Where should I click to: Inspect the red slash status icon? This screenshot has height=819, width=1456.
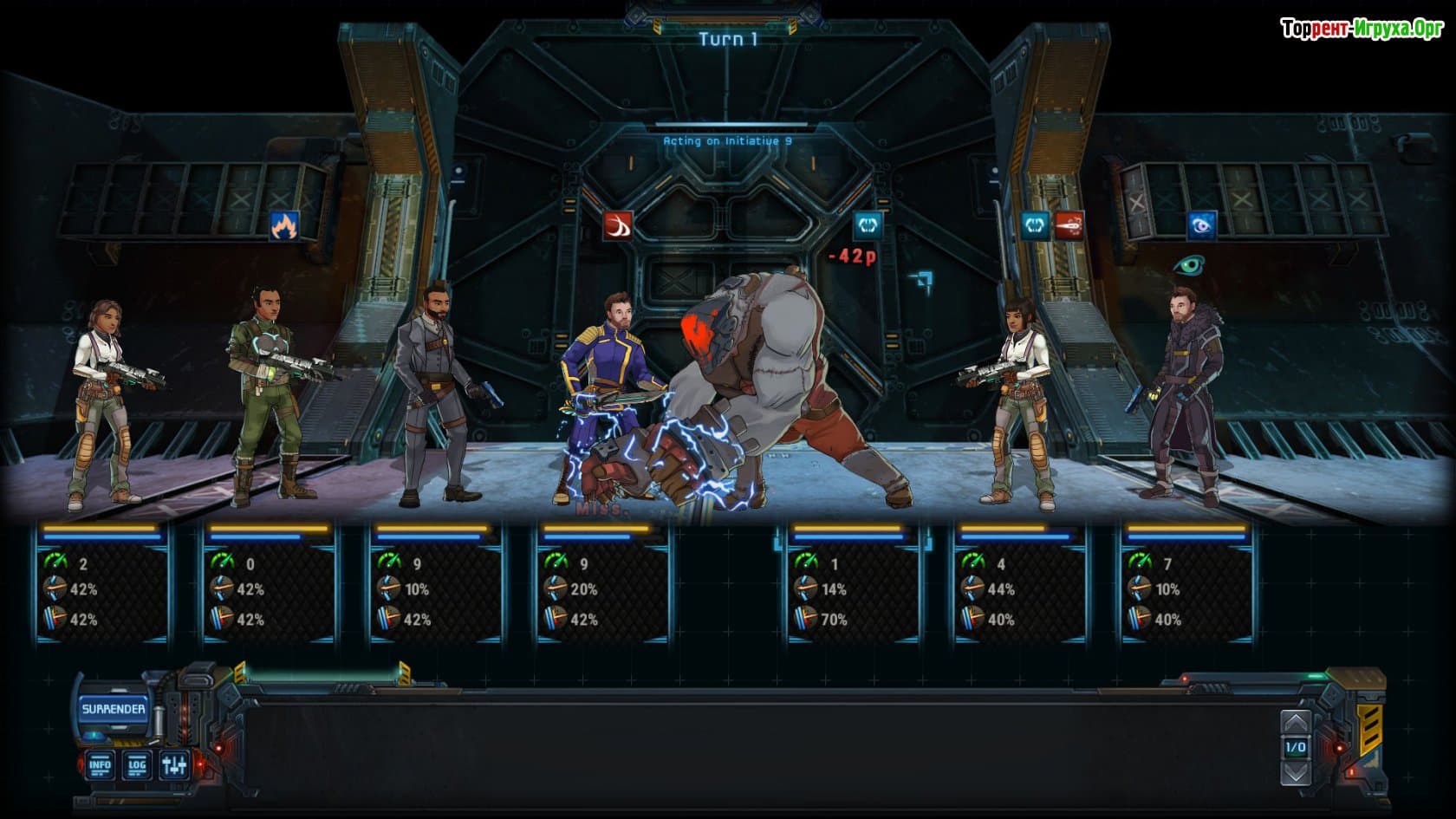click(618, 226)
